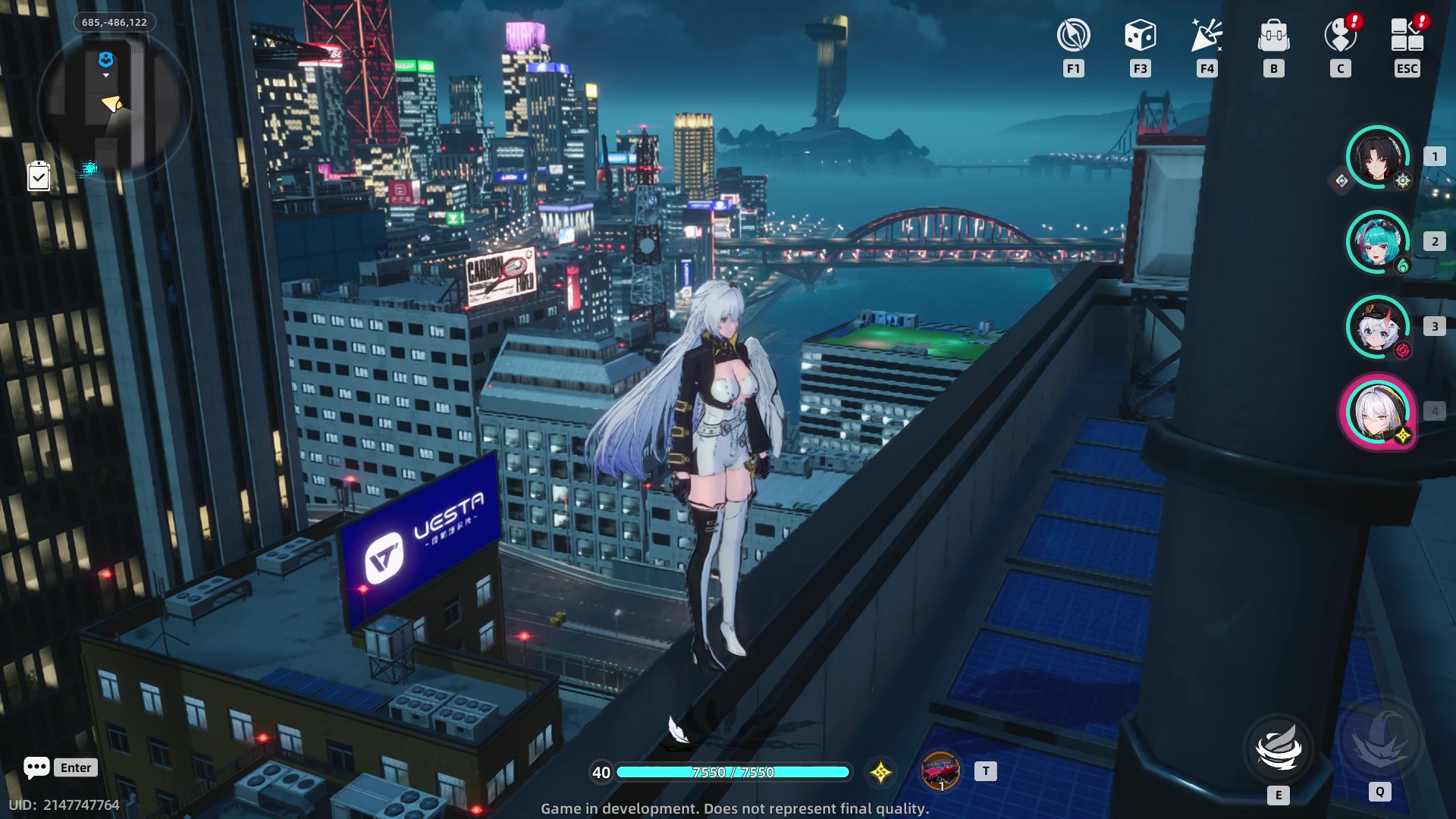Open the chat speech bubble
The height and width of the screenshot is (819, 1456).
36,767
